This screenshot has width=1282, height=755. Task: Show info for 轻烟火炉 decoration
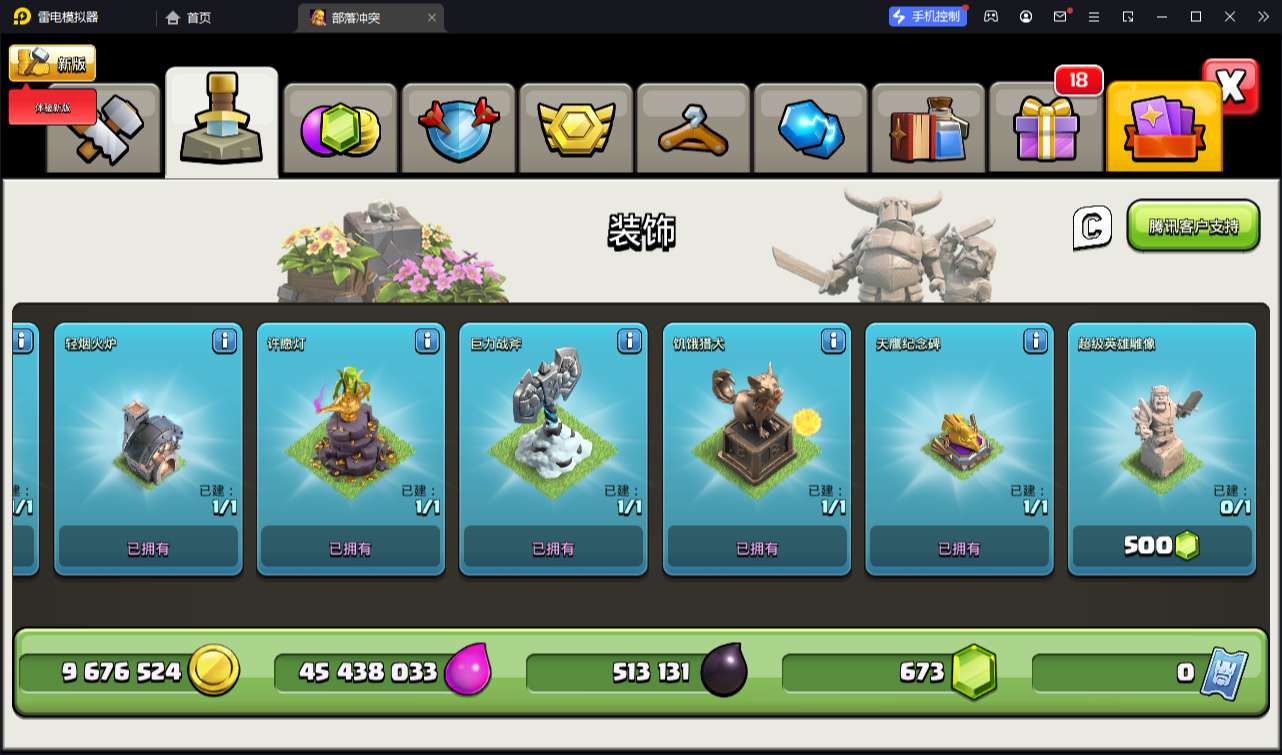[225, 342]
